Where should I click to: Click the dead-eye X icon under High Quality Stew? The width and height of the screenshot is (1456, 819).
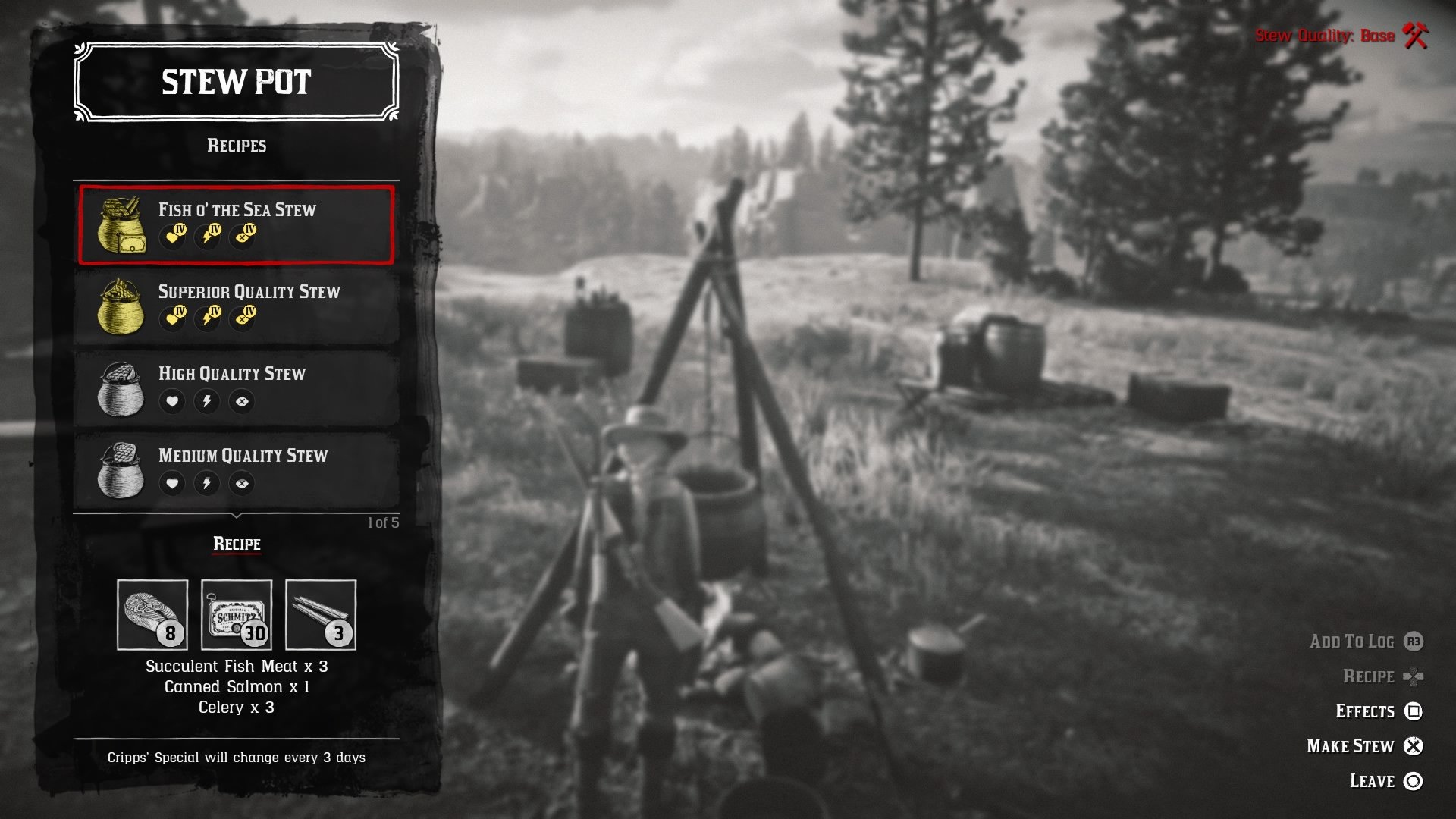(x=242, y=401)
